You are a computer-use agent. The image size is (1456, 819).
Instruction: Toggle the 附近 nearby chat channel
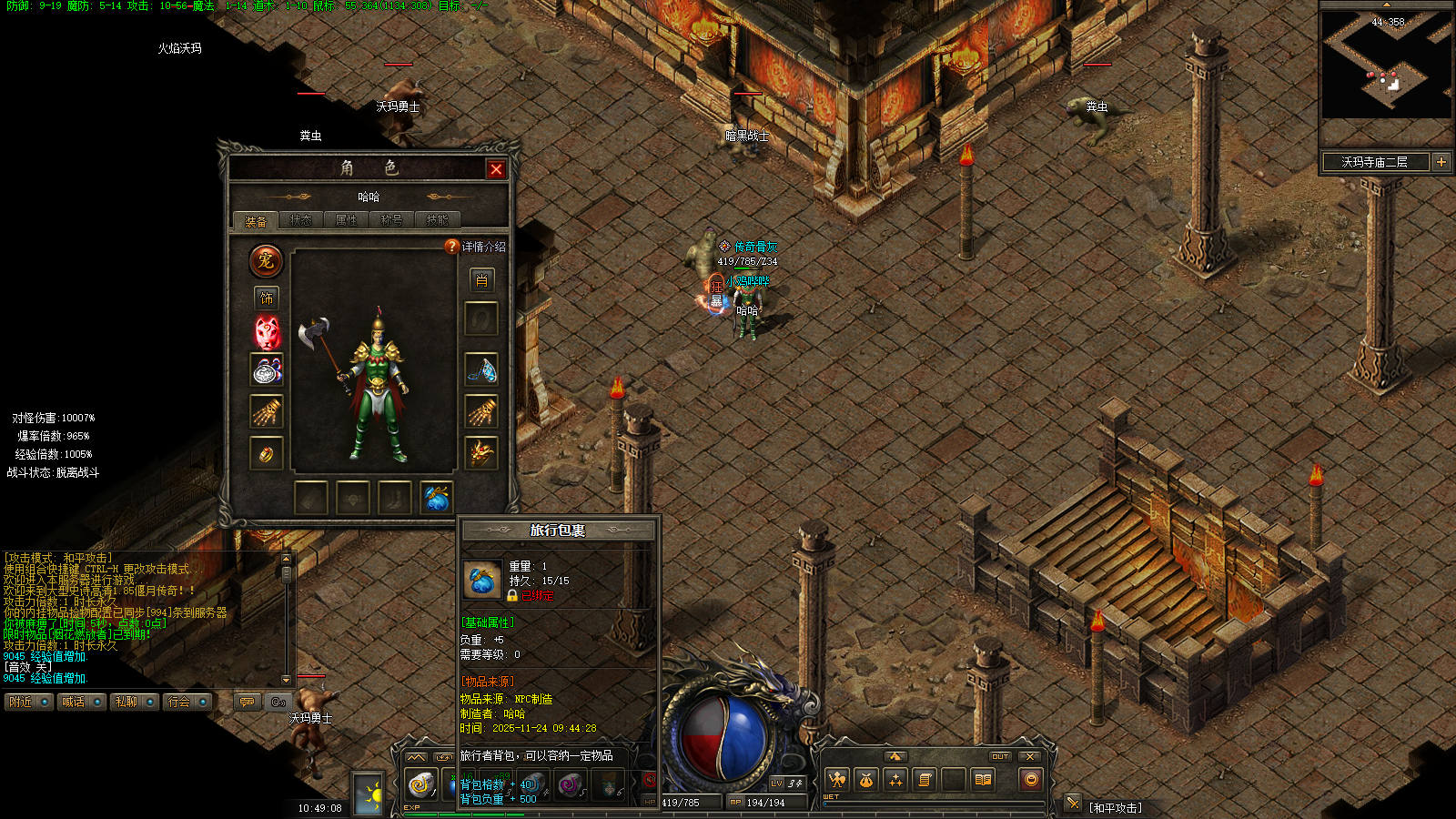(x=28, y=702)
